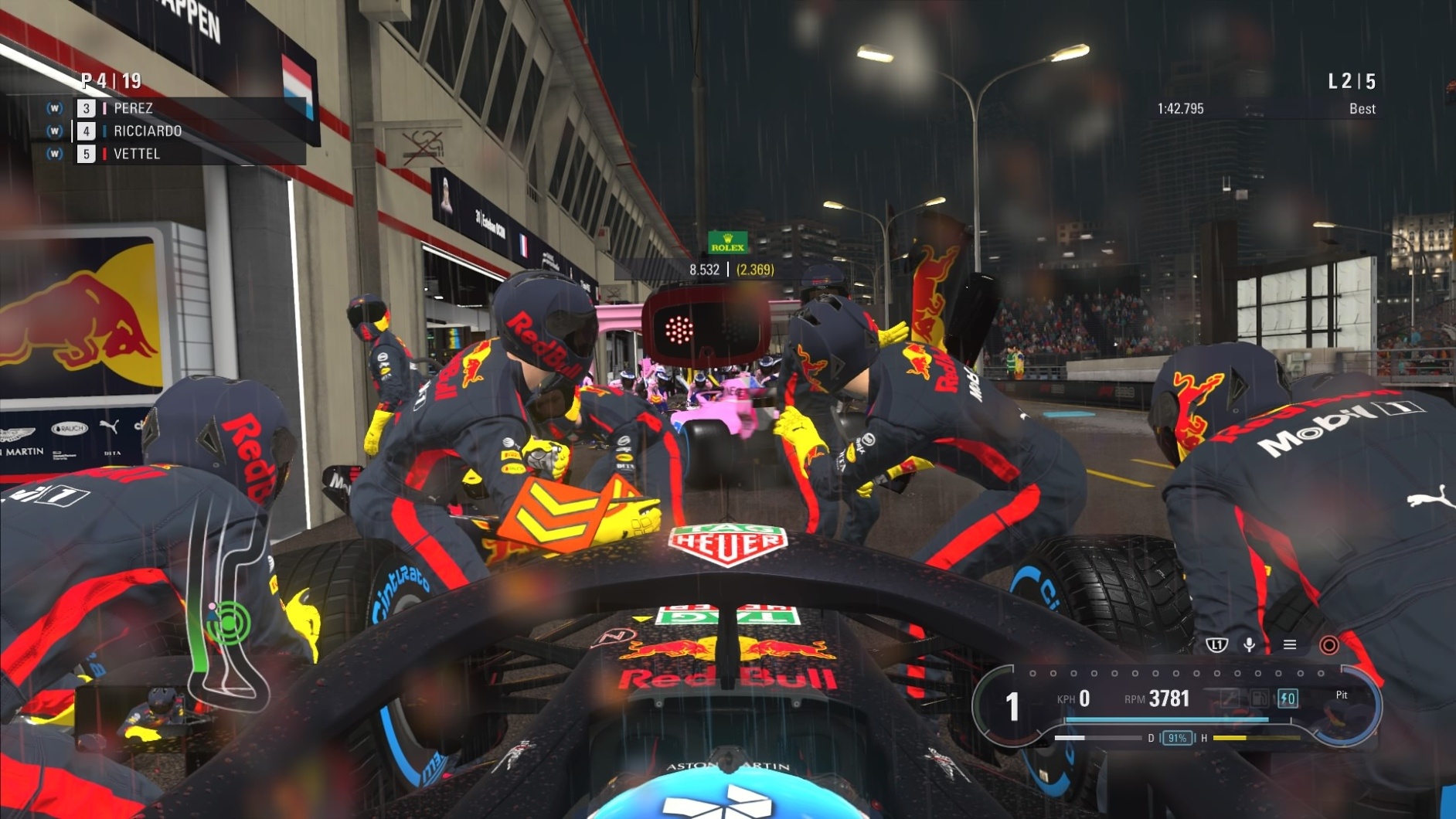Click the wrench damage indicator icon

point(1230,698)
